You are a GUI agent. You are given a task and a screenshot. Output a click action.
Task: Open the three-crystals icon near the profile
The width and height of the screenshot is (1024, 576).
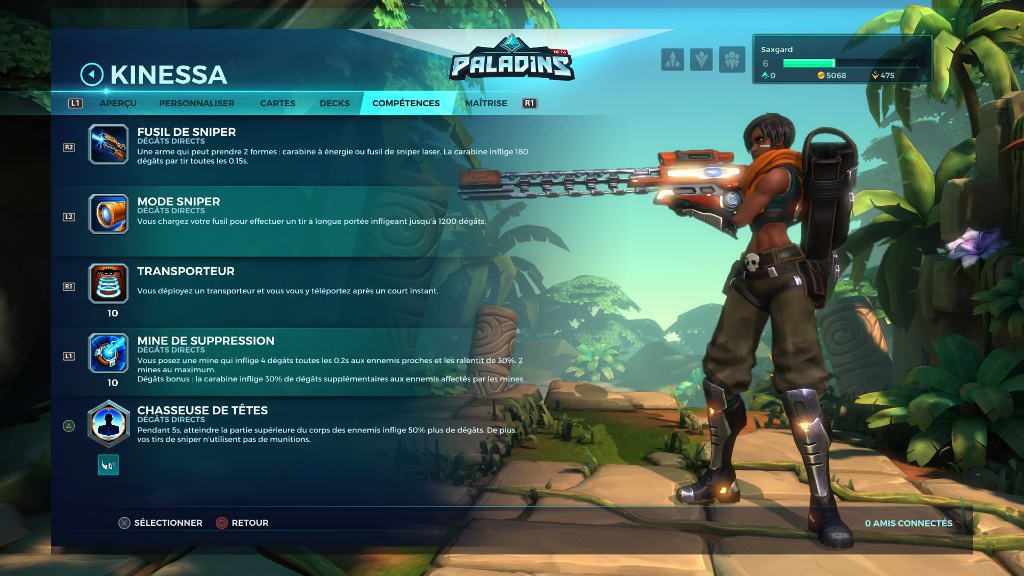(672, 60)
